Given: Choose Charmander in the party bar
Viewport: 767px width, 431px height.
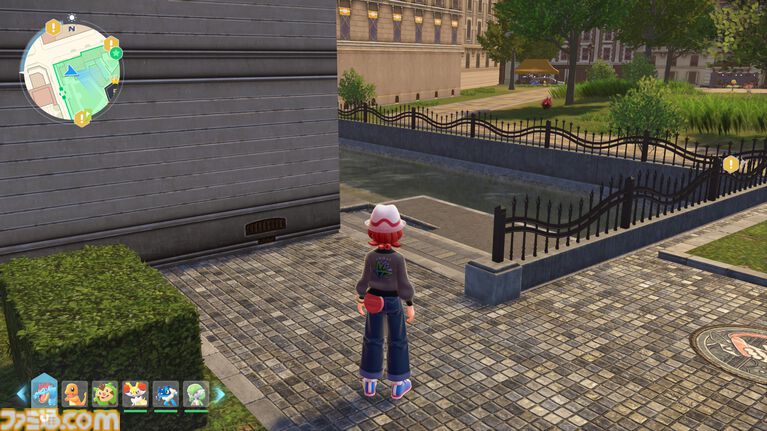Looking at the screenshot, I should pos(75,394).
